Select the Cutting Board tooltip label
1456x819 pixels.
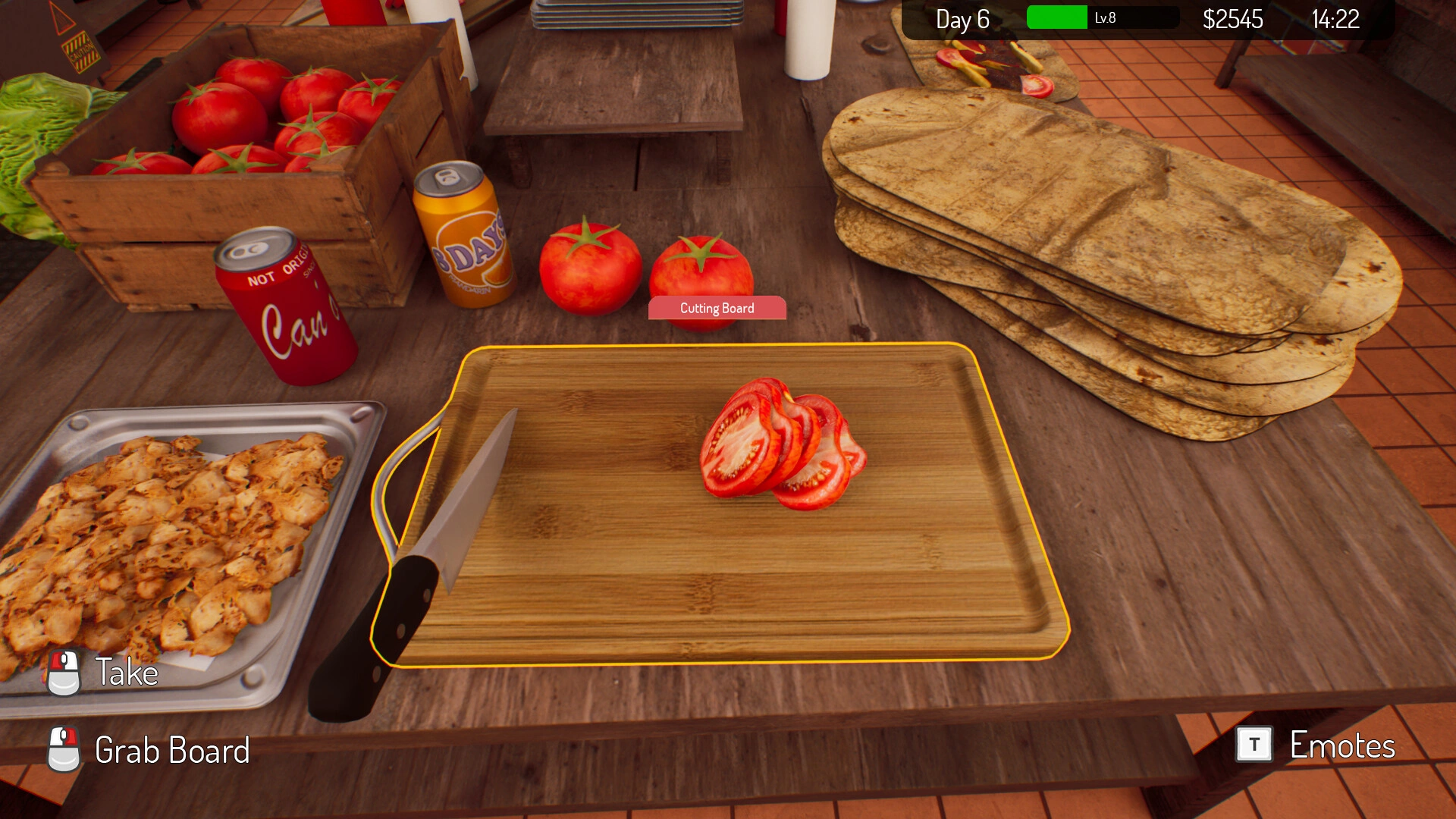coord(717,308)
